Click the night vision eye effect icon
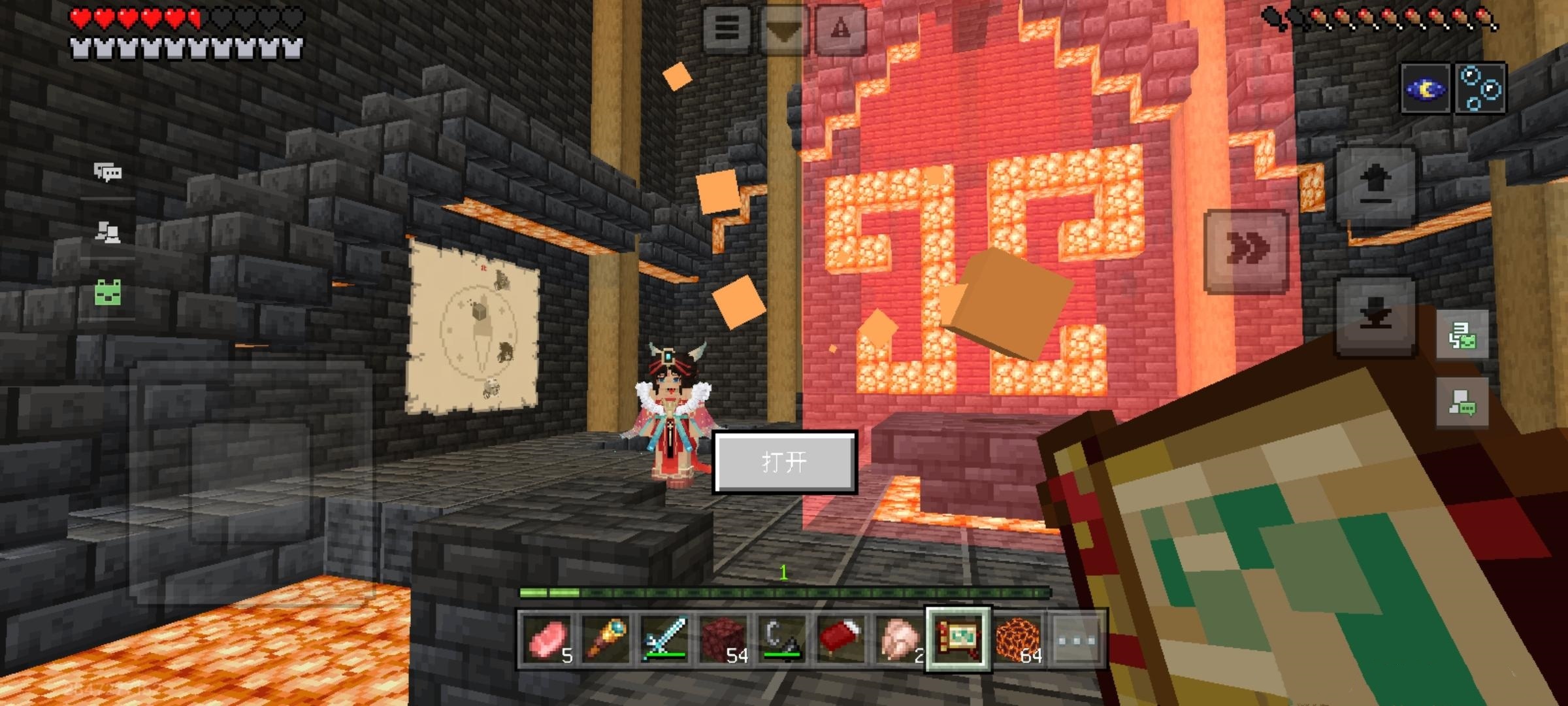1568x706 pixels. 1426,89
